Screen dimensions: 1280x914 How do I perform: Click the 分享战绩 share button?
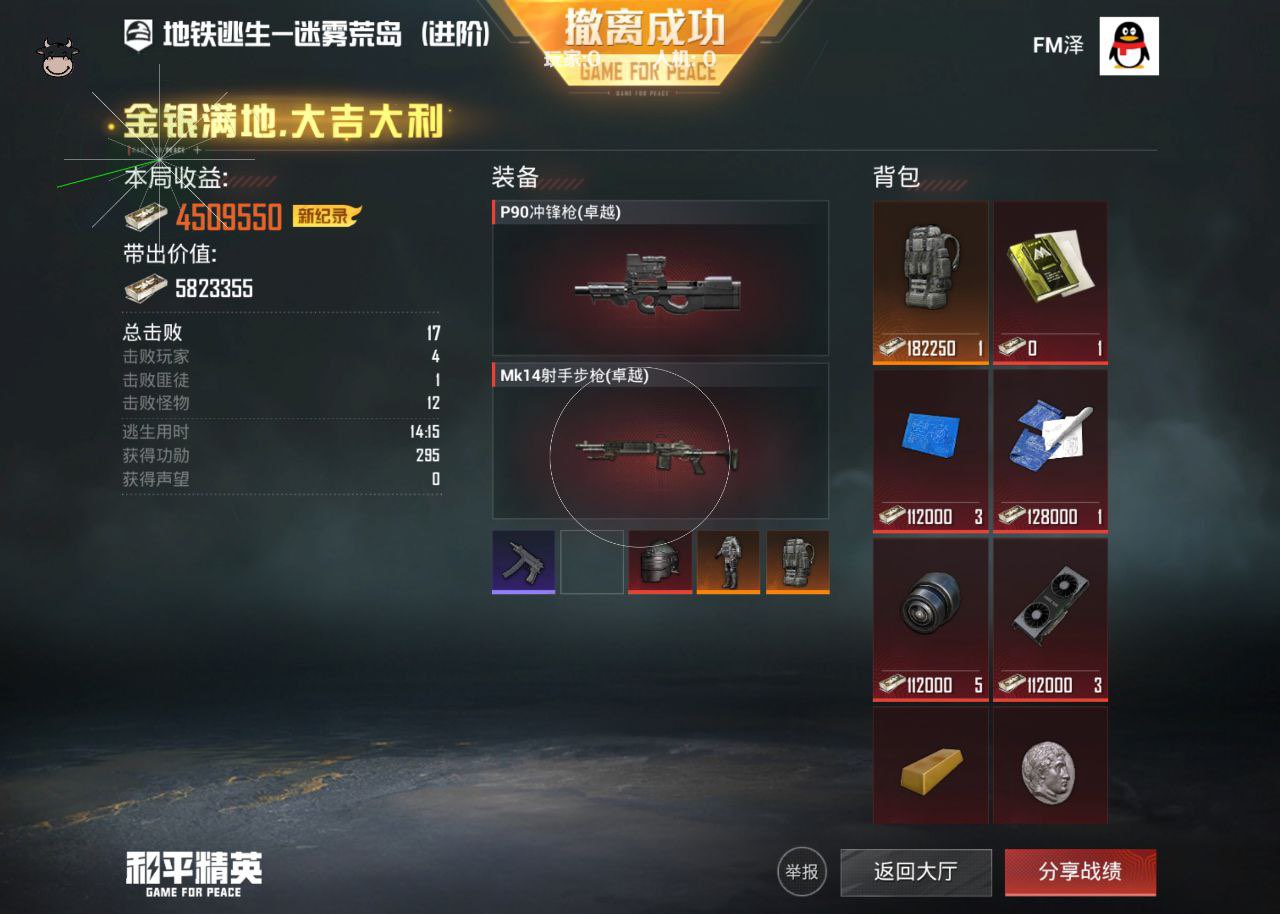(x=1080, y=873)
